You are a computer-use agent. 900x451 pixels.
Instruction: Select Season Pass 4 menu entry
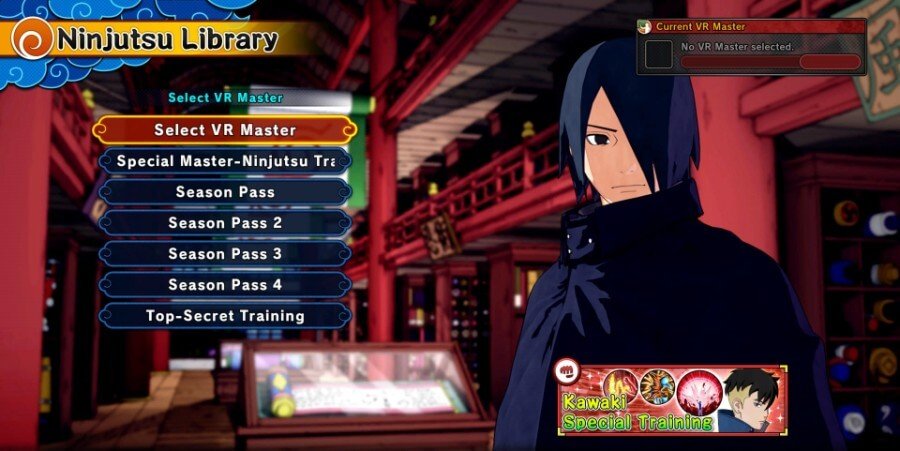225,285
